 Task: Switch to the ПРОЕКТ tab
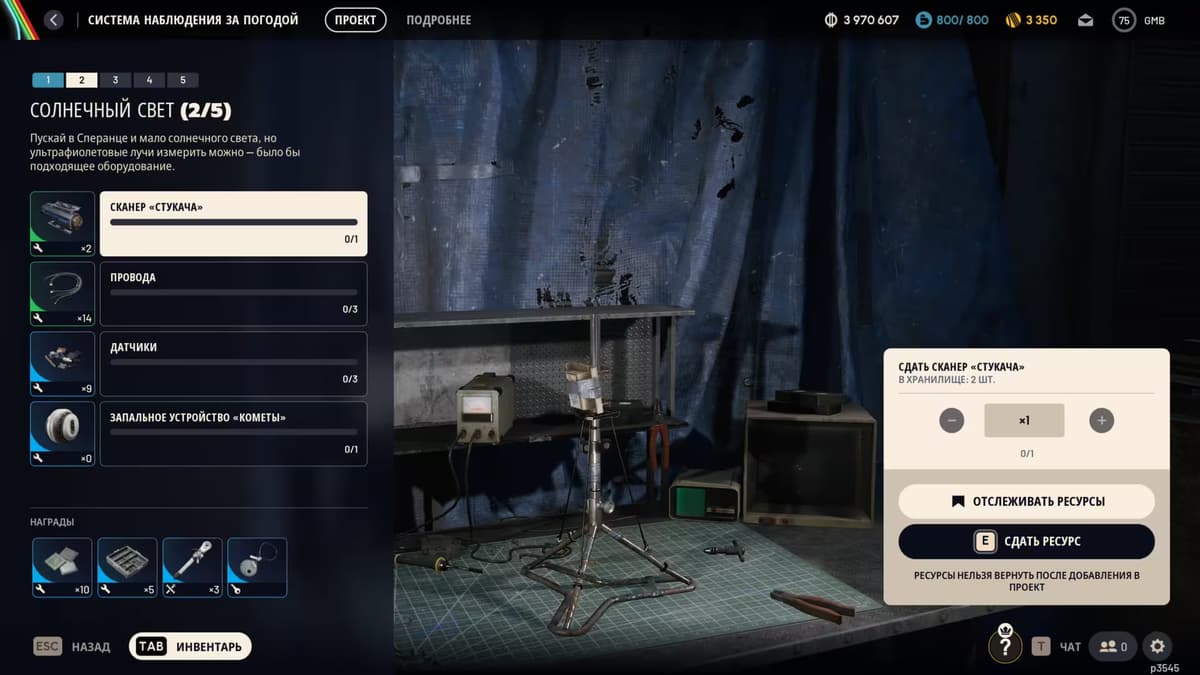(x=355, y=20)
